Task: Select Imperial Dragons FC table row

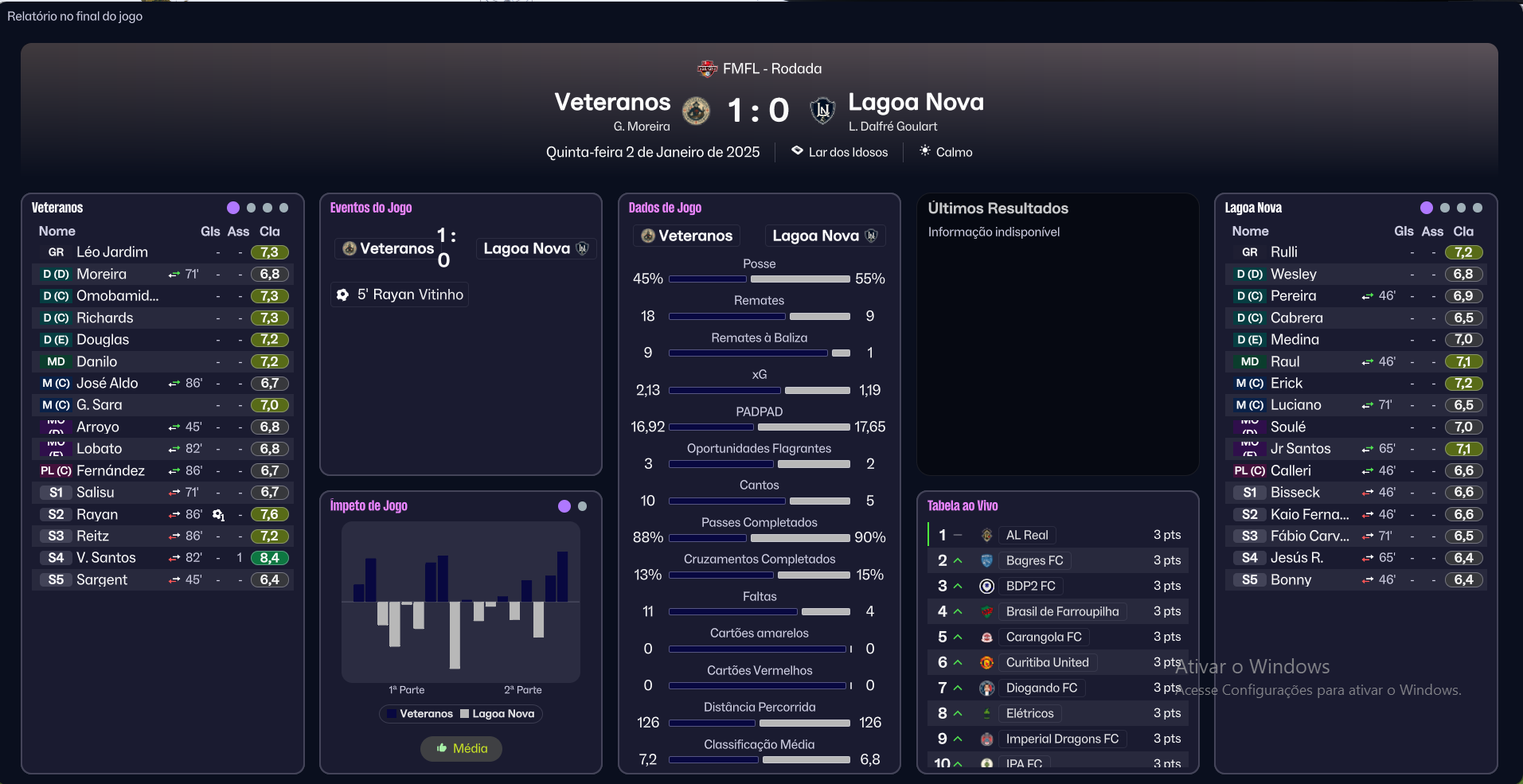Action: click(1061, 739)
